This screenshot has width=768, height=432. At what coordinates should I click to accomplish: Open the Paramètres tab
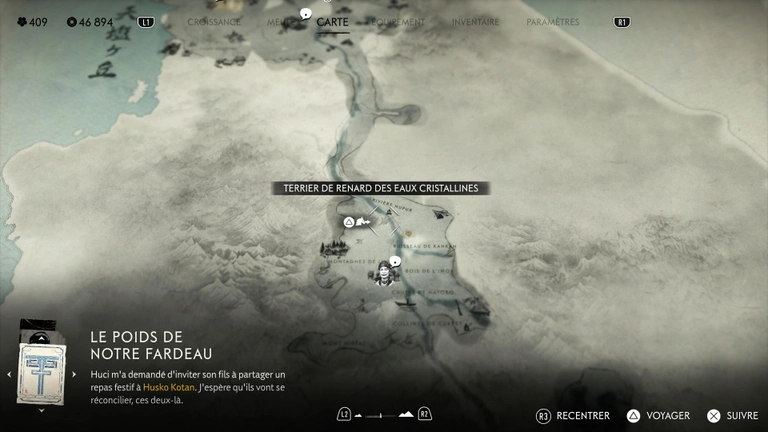point(552,22)
